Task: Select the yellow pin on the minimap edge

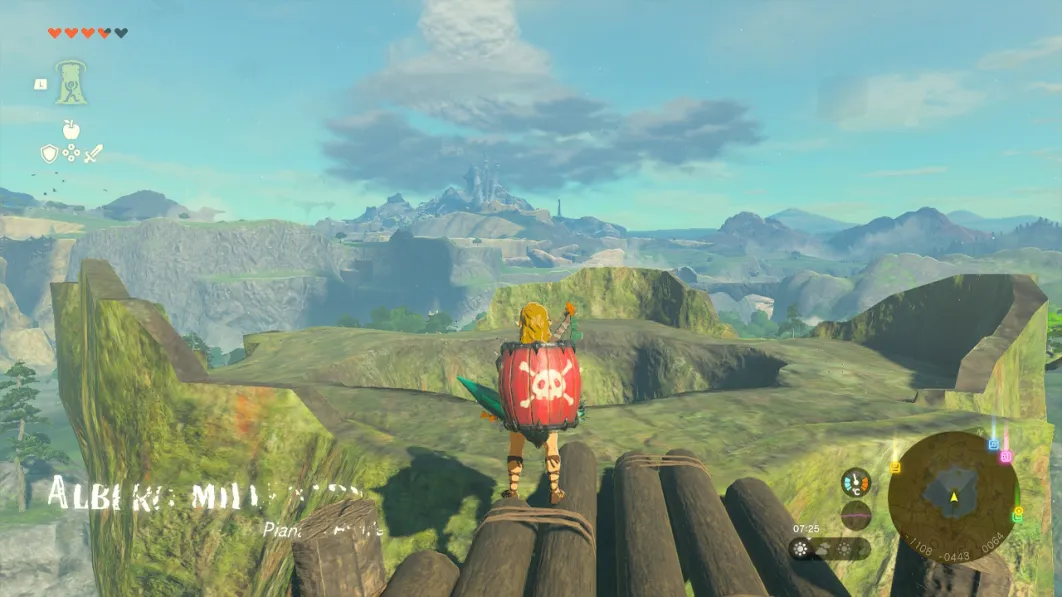Action: point(896,466)
